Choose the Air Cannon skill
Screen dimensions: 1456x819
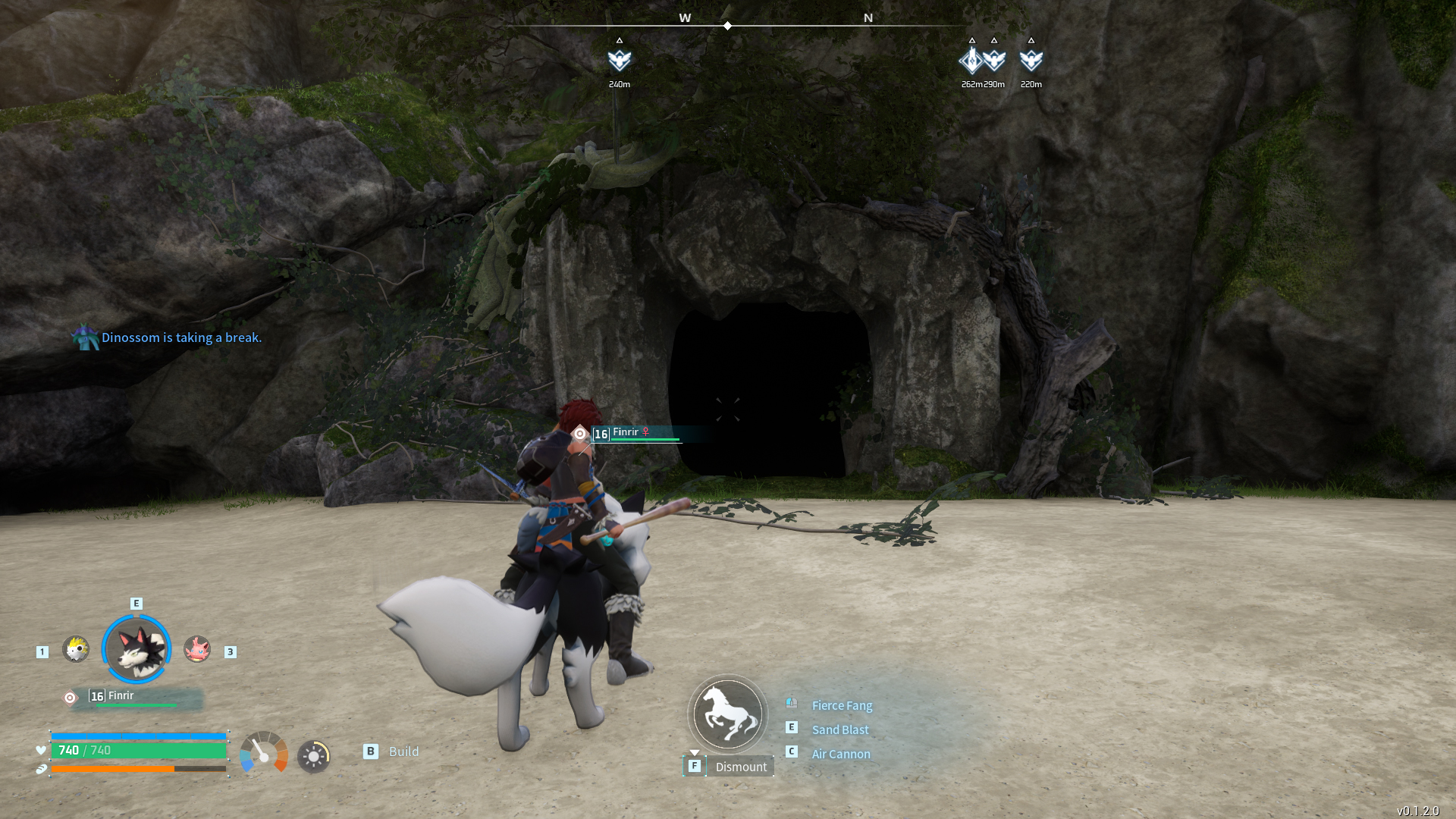coord(841,754)
